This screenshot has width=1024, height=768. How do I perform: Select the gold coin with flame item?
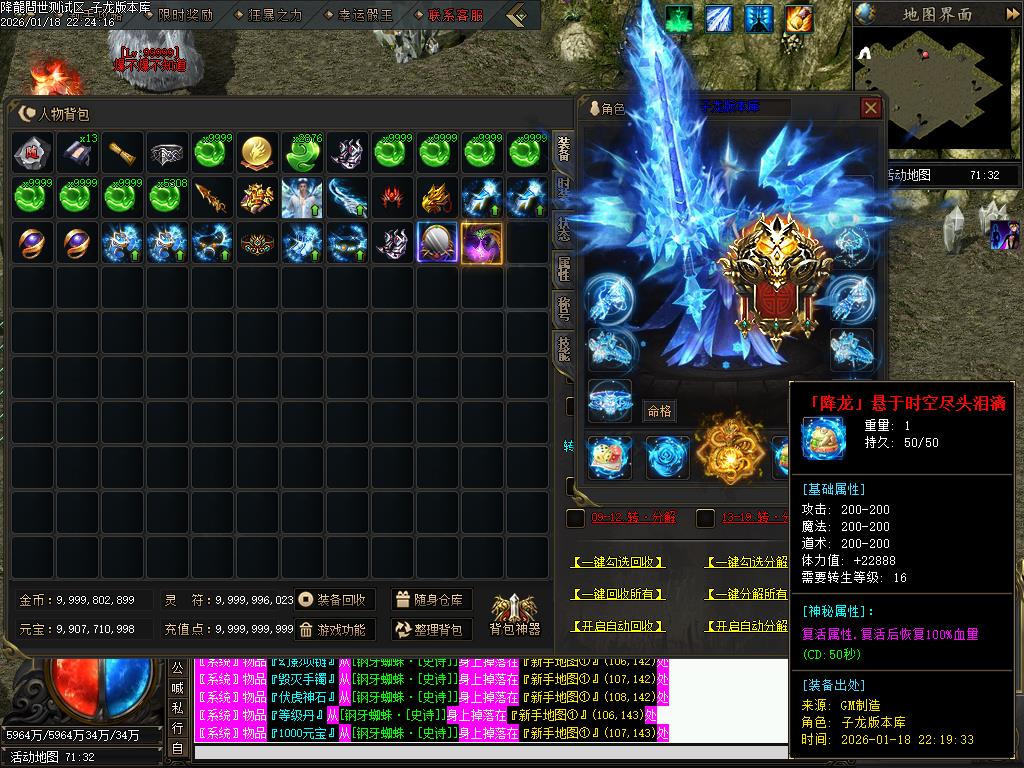point(259,152)
